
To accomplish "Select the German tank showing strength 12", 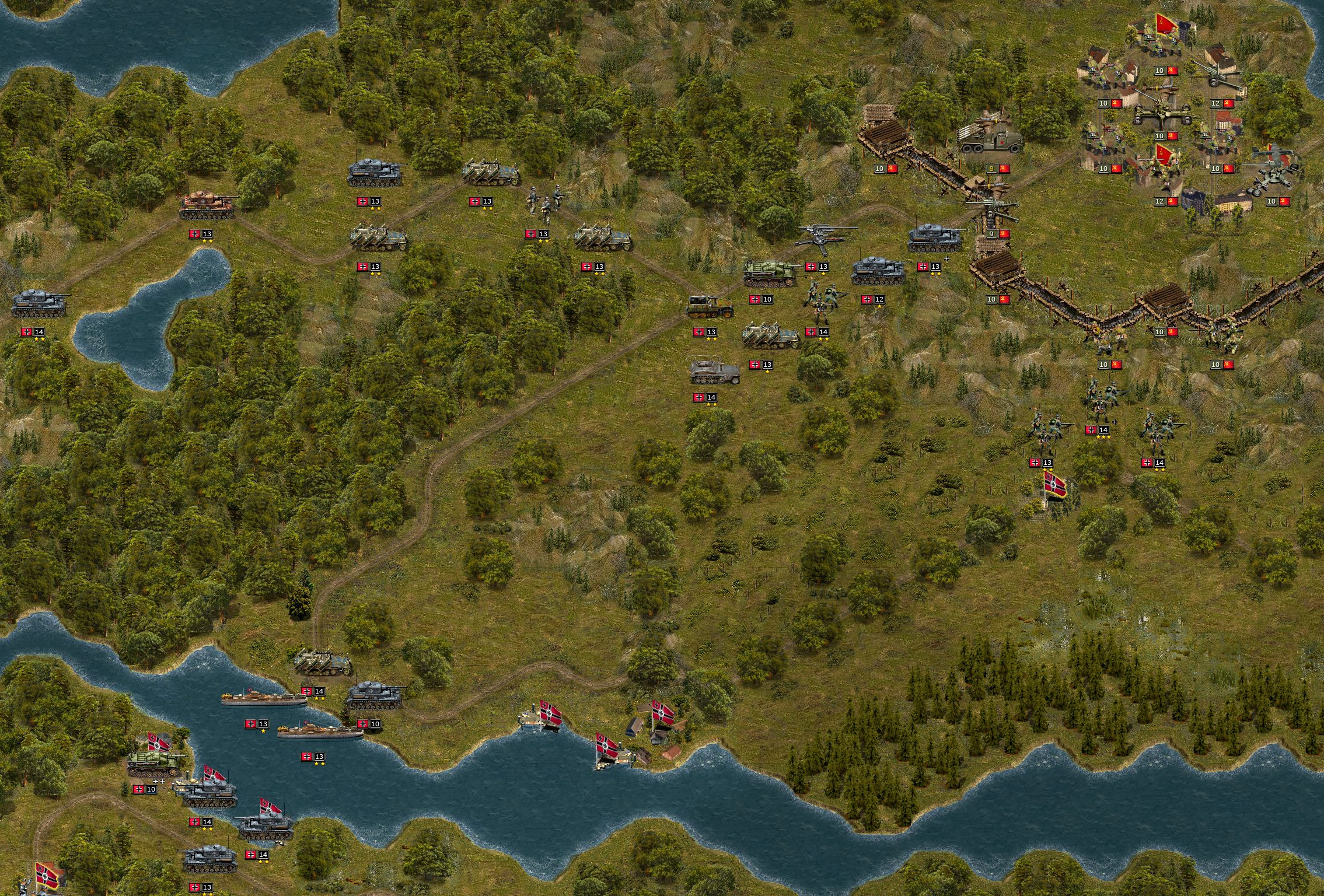I will pos(879,272).
